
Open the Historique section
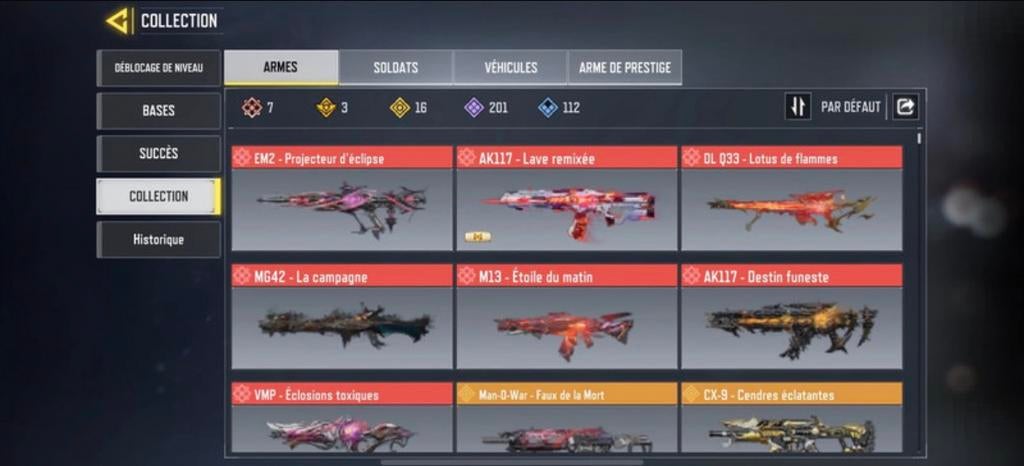pyautogui.click(x=158, y=240)
